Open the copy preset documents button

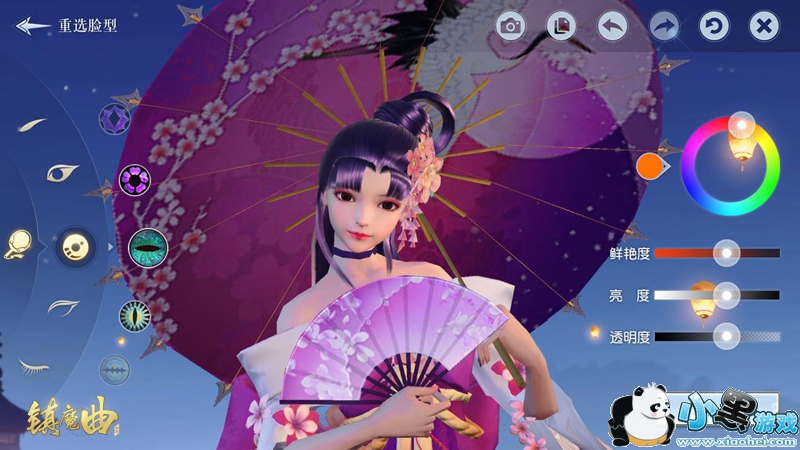pyautogui.click(x=562, y=27)
